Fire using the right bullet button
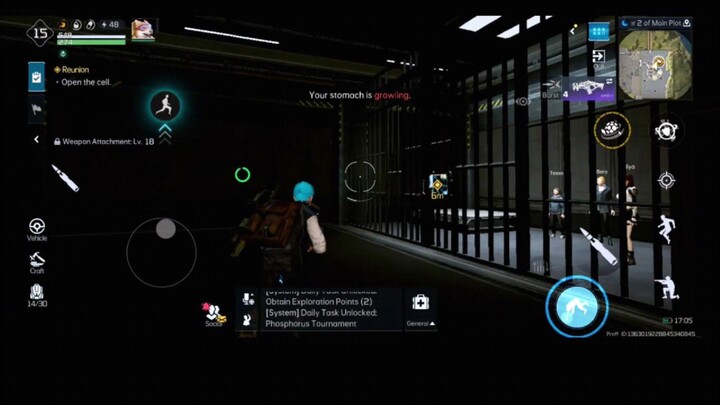Viewport: 720px width, 405px height. [x=599, y=246]
